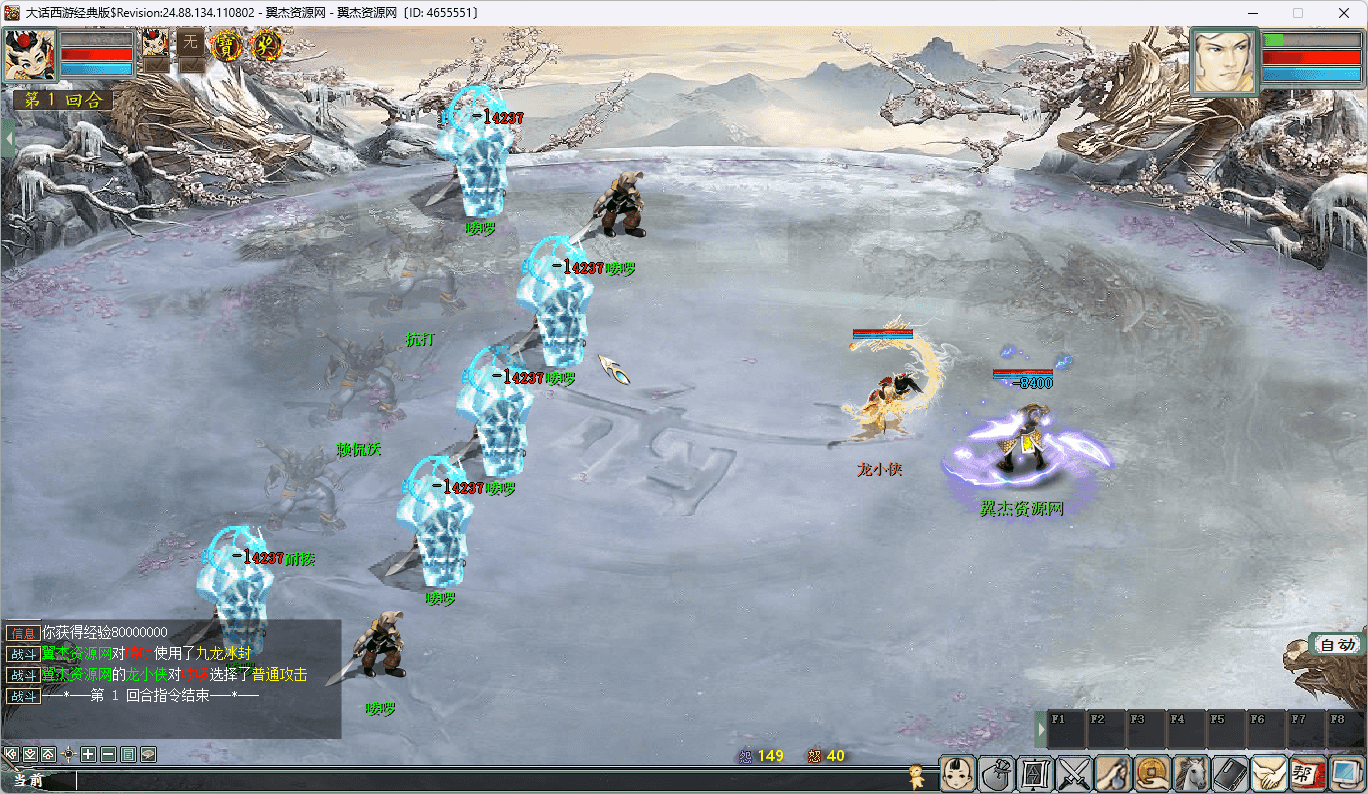Open the character face icon in bottom toolbar
This screenshot has height=794, width=1368.
tap(957, 774)
